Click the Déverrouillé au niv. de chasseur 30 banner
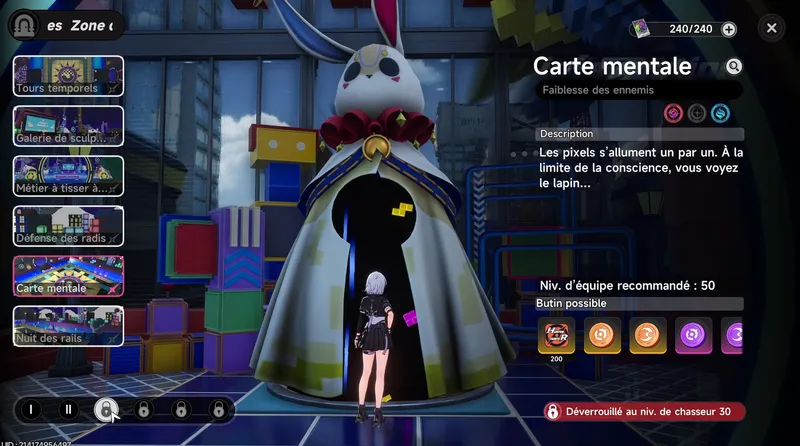The image size is (800, 446). point(645,411)
